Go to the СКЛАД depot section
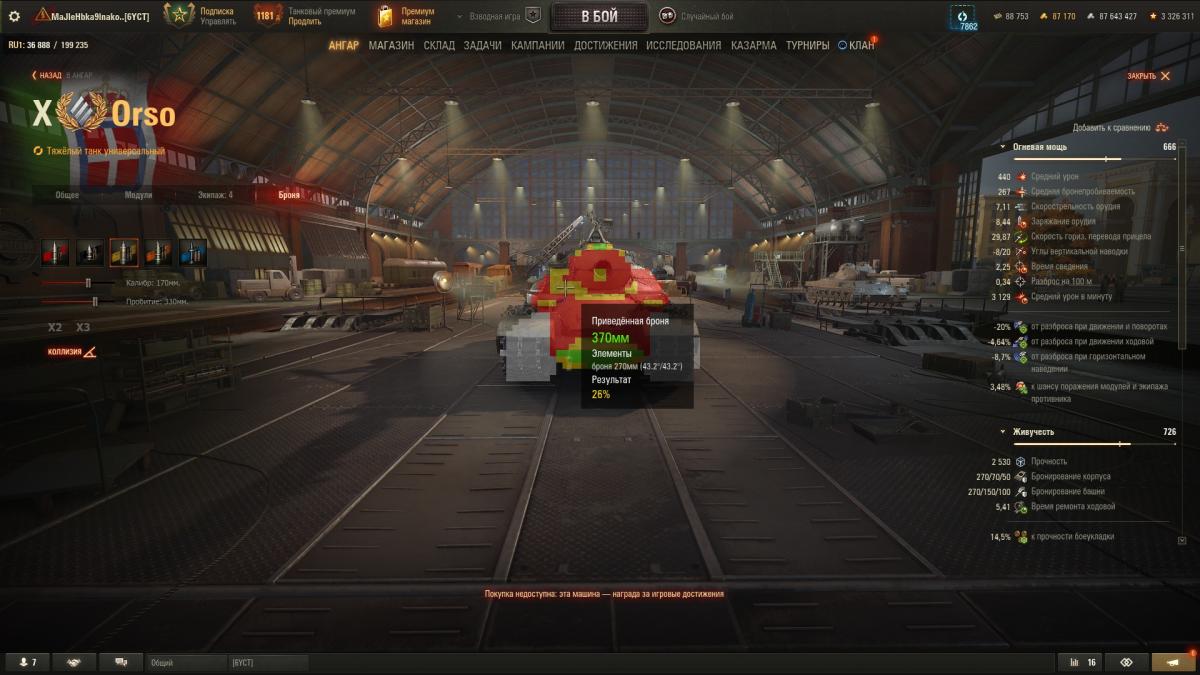This screenshot has height=675, width=1200. (x=439, y=46)
